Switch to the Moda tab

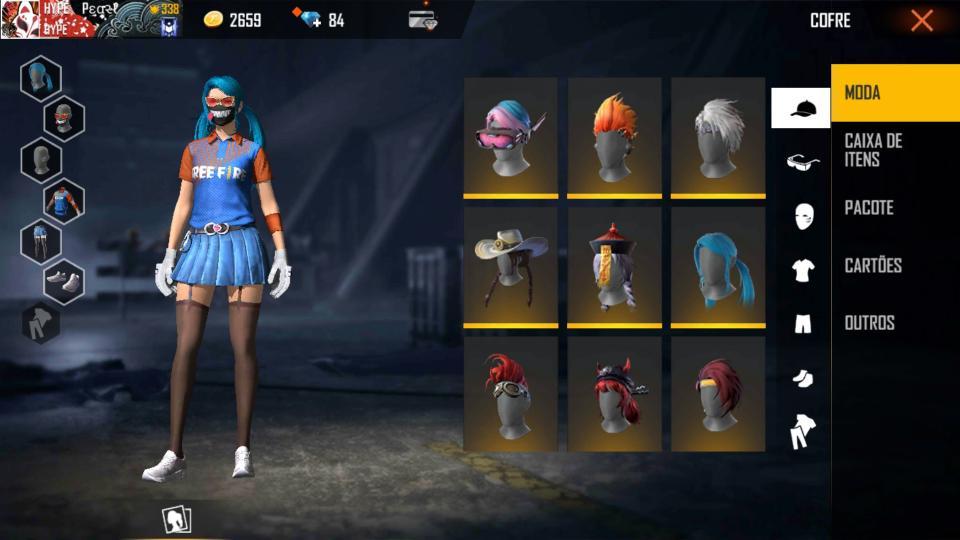tap(894, 93)
